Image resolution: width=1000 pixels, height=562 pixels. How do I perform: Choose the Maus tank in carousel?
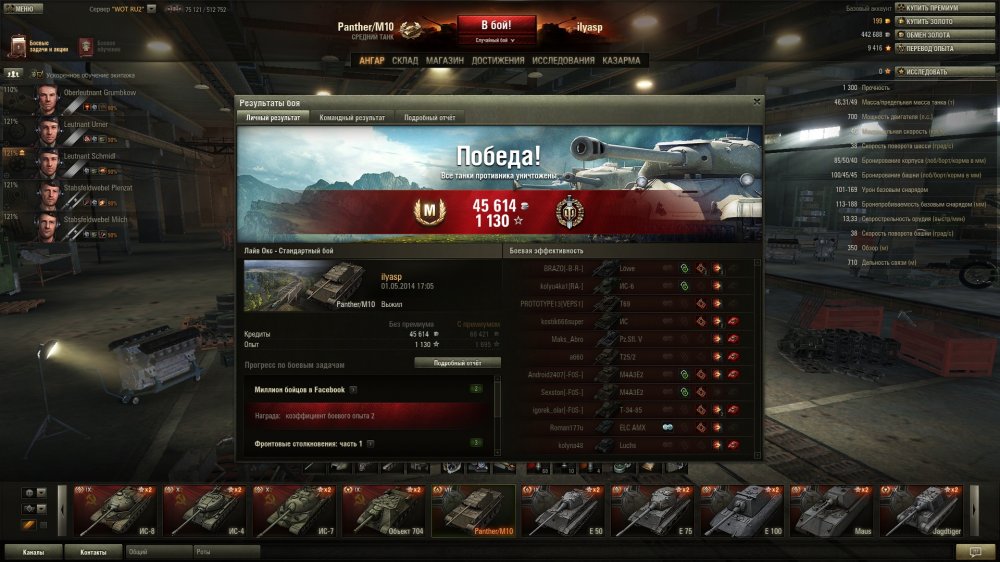pyautogui.click(x=832, y=511)
